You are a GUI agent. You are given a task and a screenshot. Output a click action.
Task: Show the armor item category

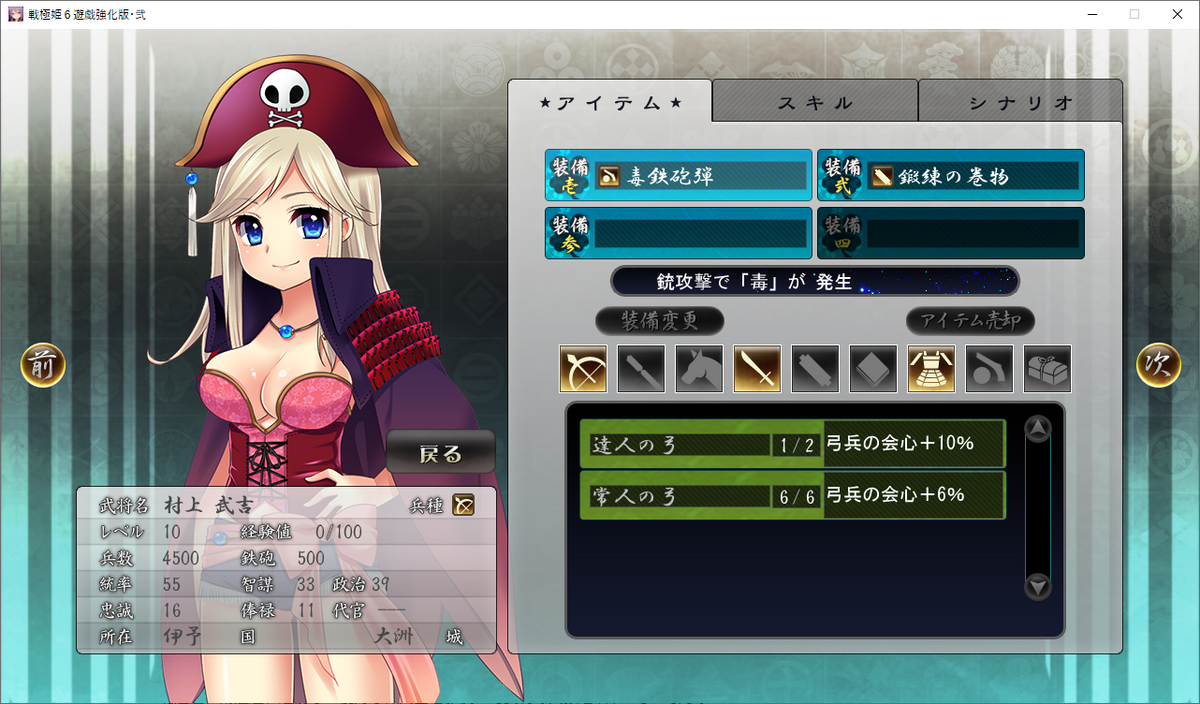click(x=932, y=369)
